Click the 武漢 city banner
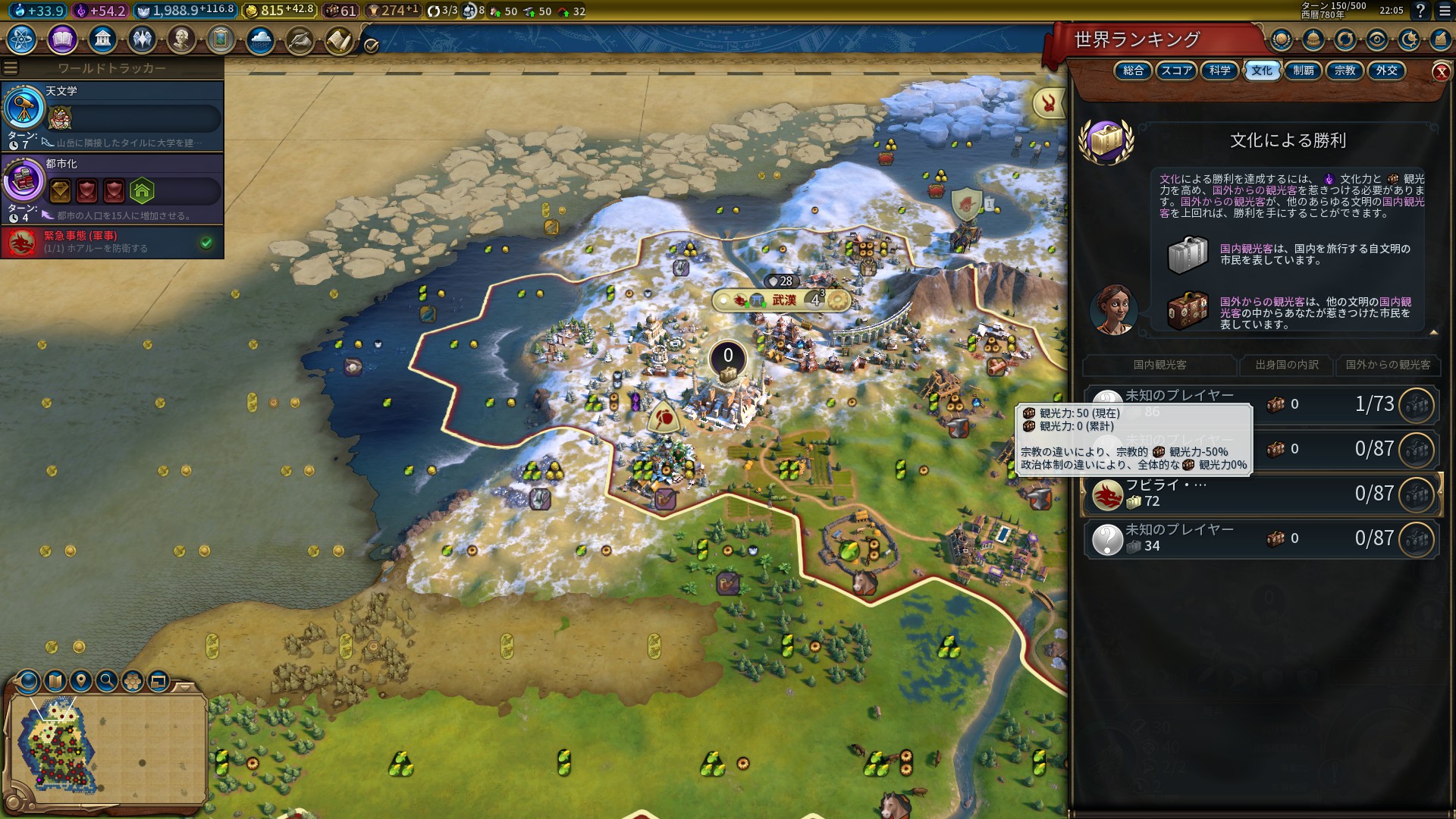The width and height of the screenshot is (1456, 819). [x=783, y=300]
